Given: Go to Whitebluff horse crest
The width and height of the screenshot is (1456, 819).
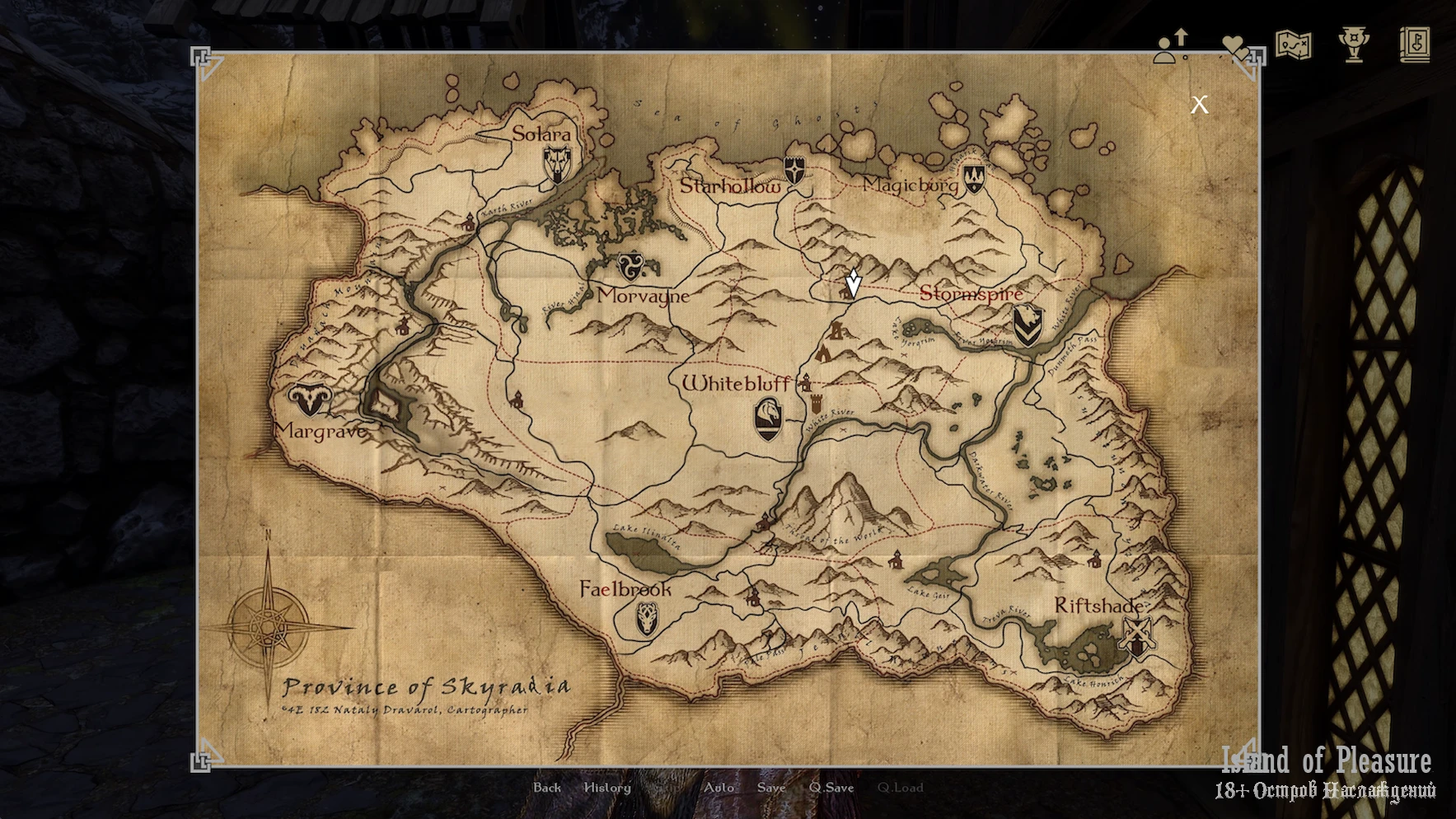Looking at the screenshot, I should coord(768,418).
